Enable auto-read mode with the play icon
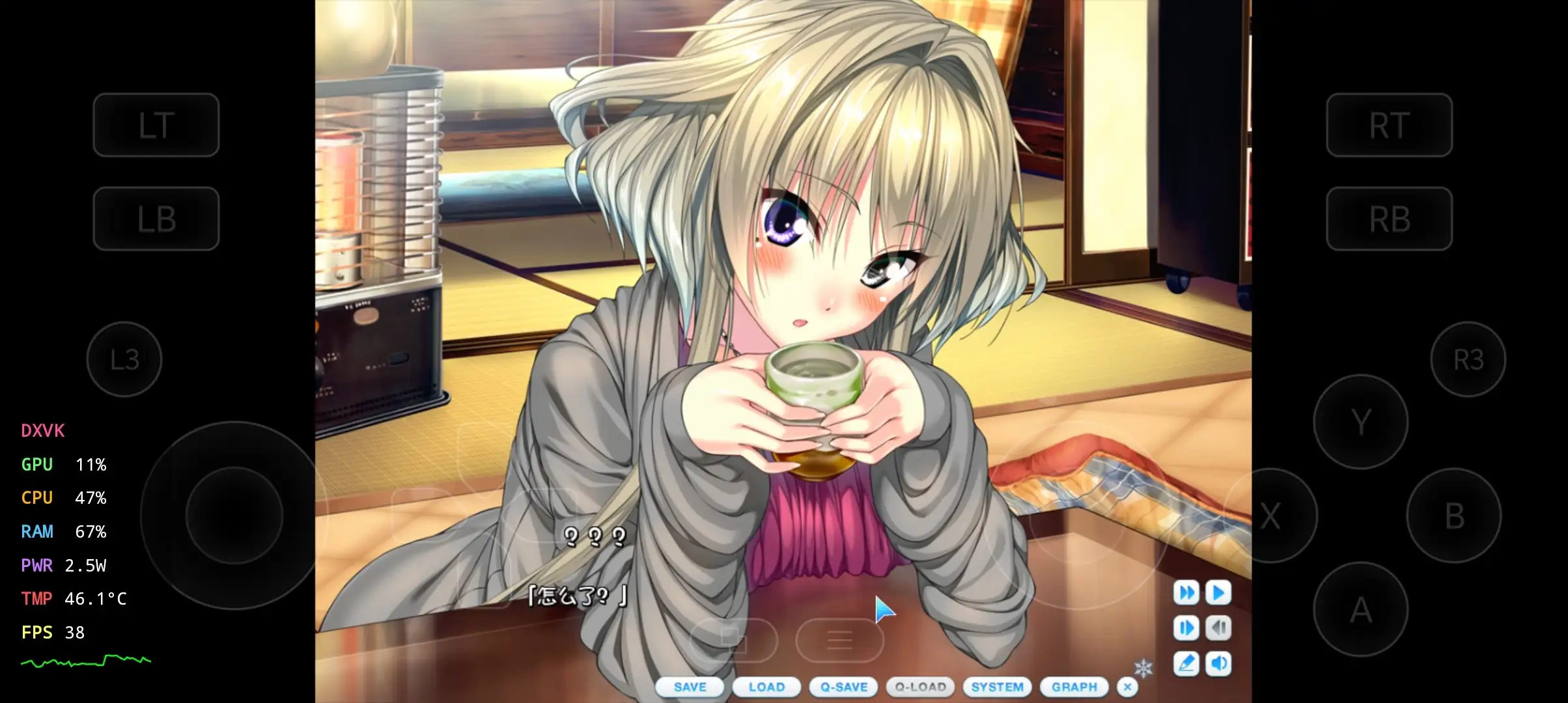 click(x=1218, y=593)
